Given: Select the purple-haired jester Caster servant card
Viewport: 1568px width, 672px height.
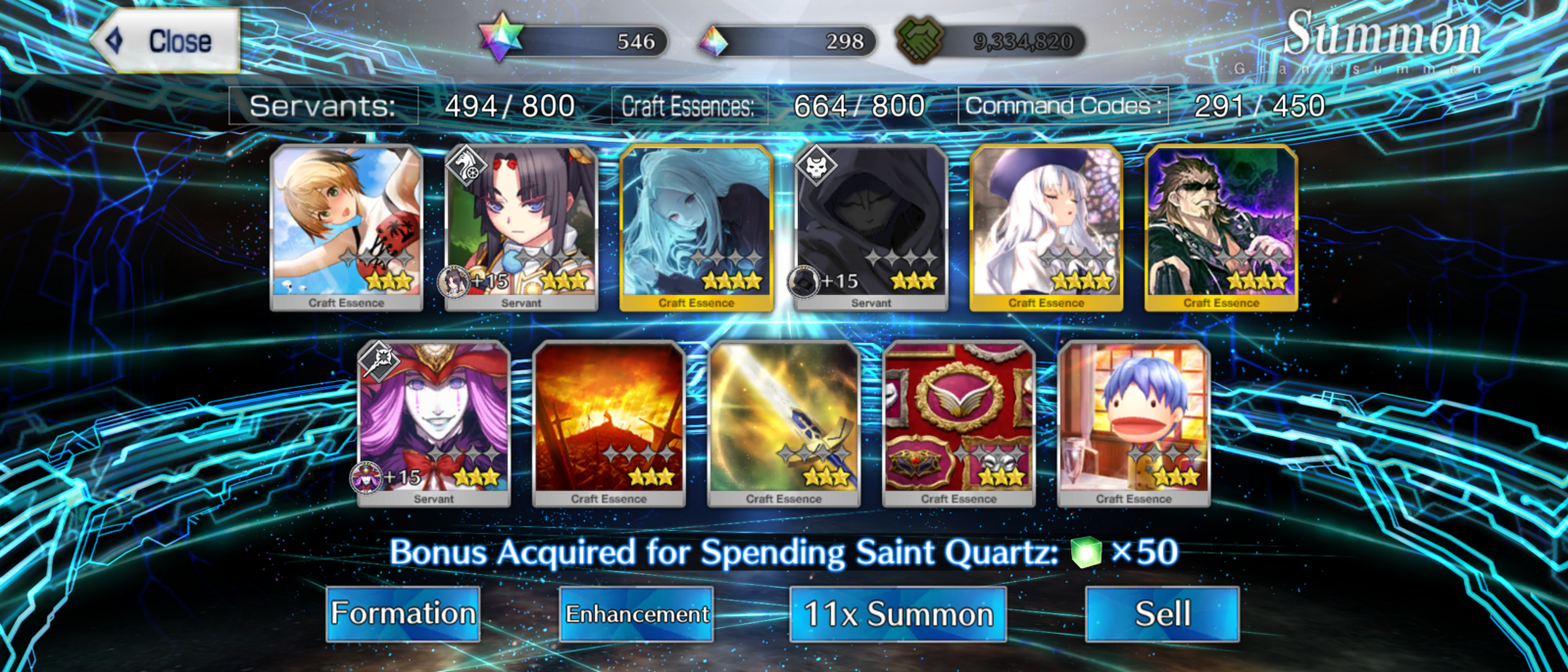Looking at the screenshot, I should (x=434, y=422).
